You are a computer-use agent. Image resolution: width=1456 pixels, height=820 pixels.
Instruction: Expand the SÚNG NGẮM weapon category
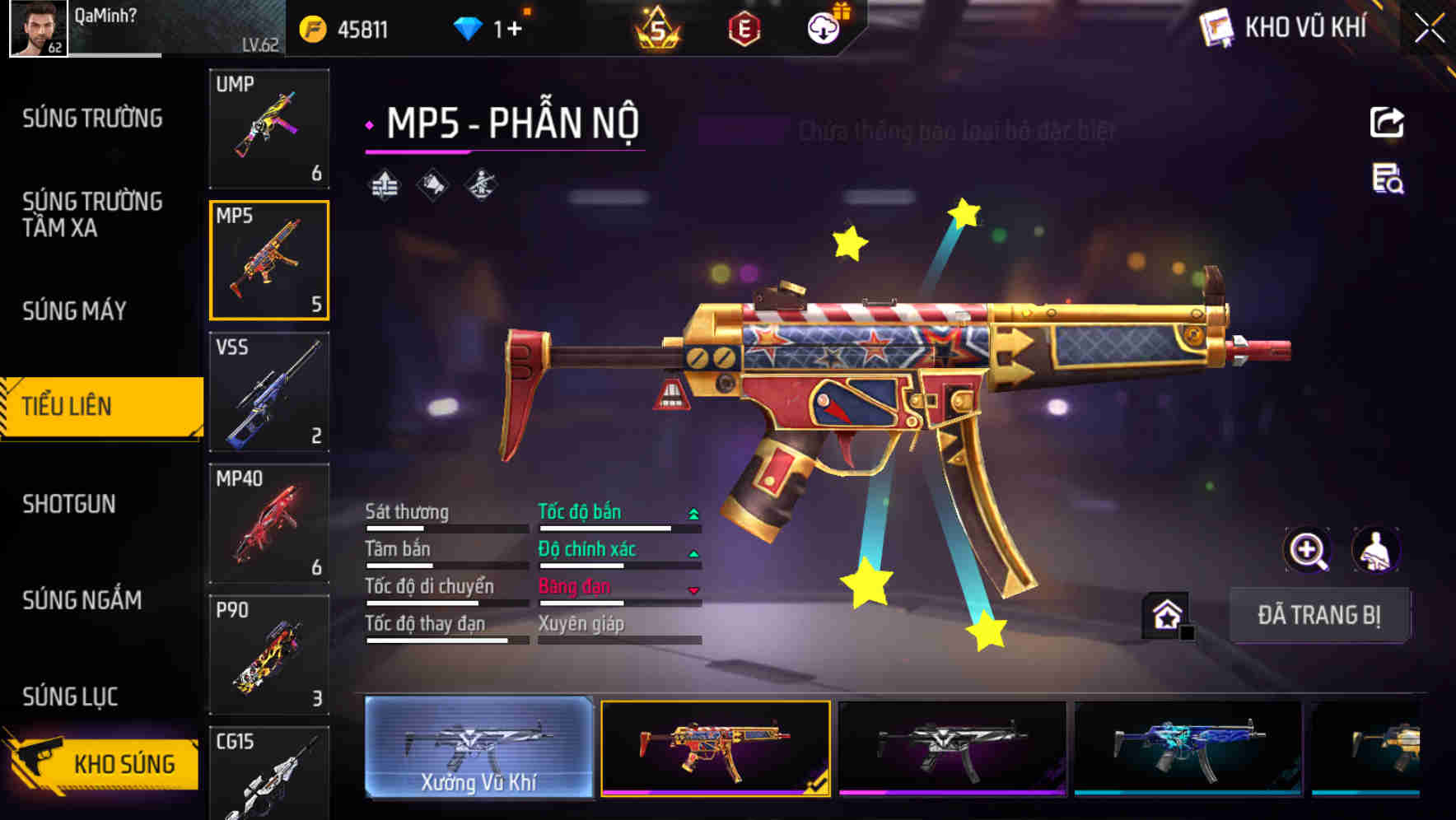click(86, 601)
